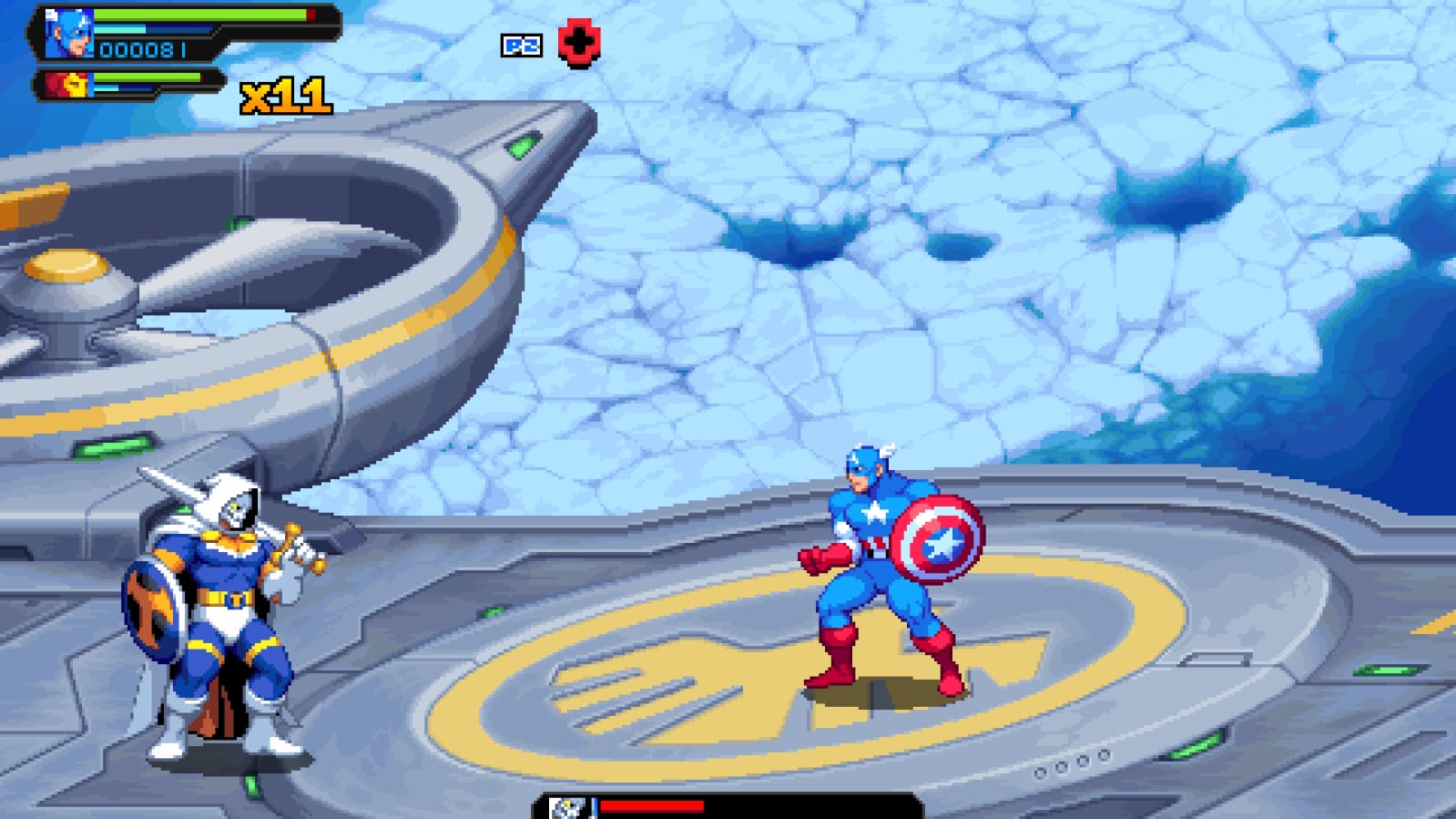Click Captain America's player portrait
The image size is (1456, 819).
point(70,34)
